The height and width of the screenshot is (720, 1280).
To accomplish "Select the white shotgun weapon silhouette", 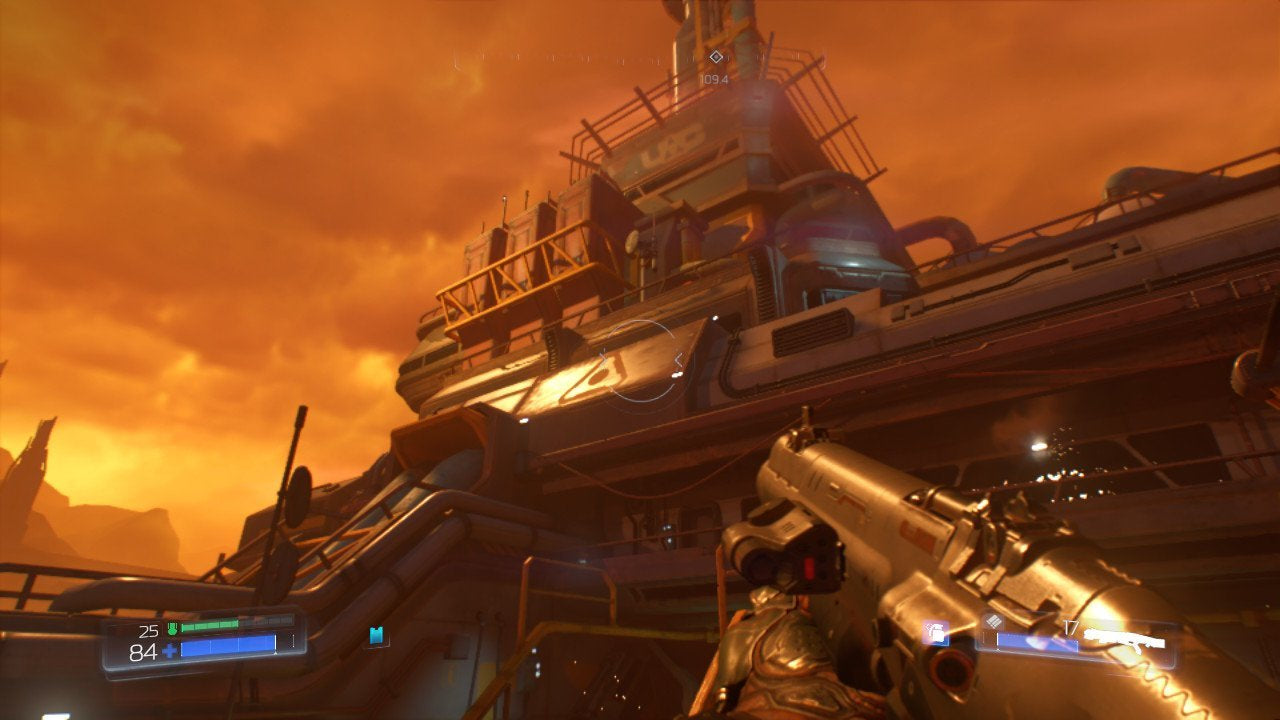I will (x=1125, y=640).
